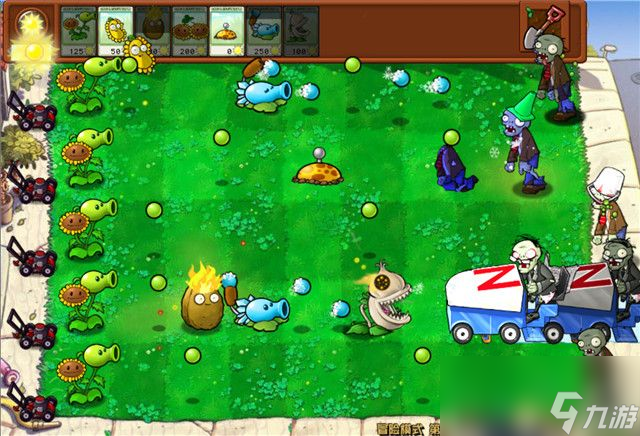Select the twin sunflower seed packet
This screenshot has width=640, height=436.
tap(189, 28)
